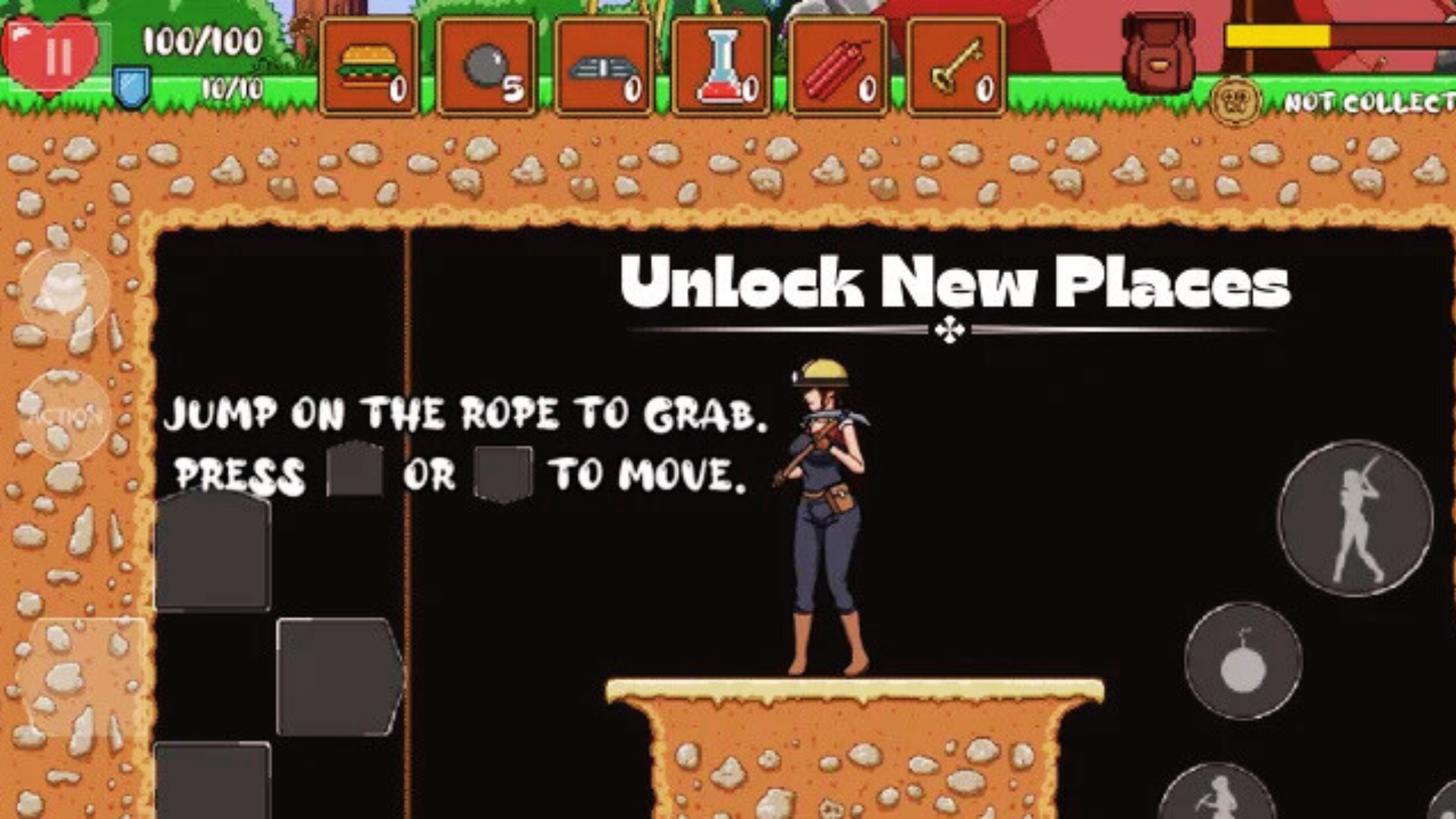Select the burger food item slot

[367, 65]
